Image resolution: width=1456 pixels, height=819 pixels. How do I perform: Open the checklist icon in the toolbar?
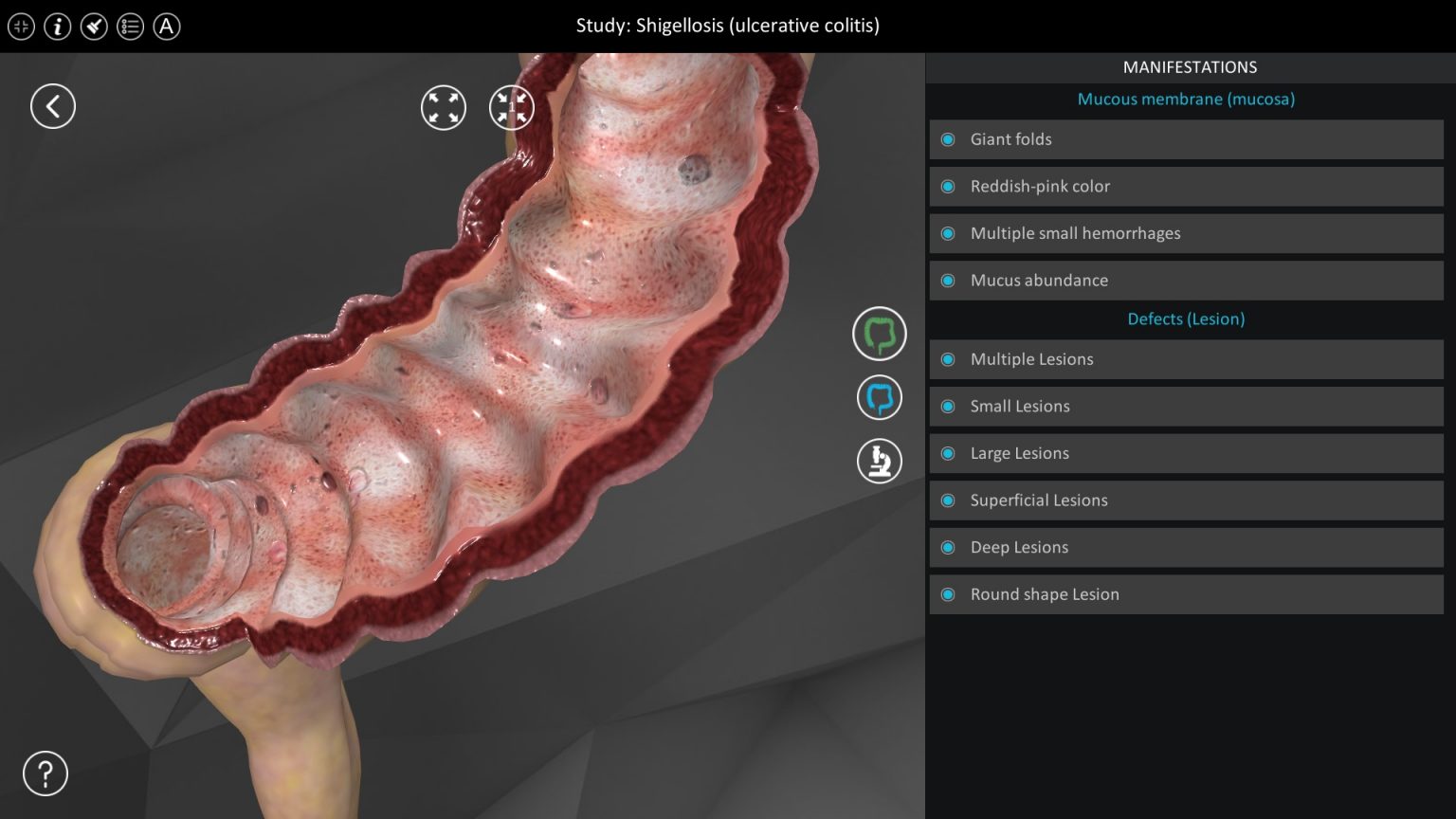[x=130, y=27]
